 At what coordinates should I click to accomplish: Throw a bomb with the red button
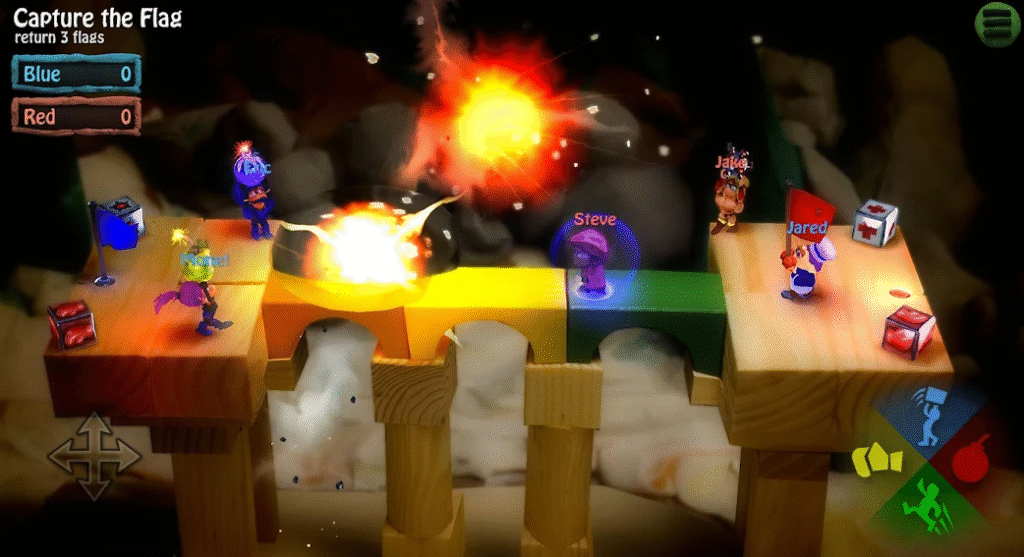[972, 460]
